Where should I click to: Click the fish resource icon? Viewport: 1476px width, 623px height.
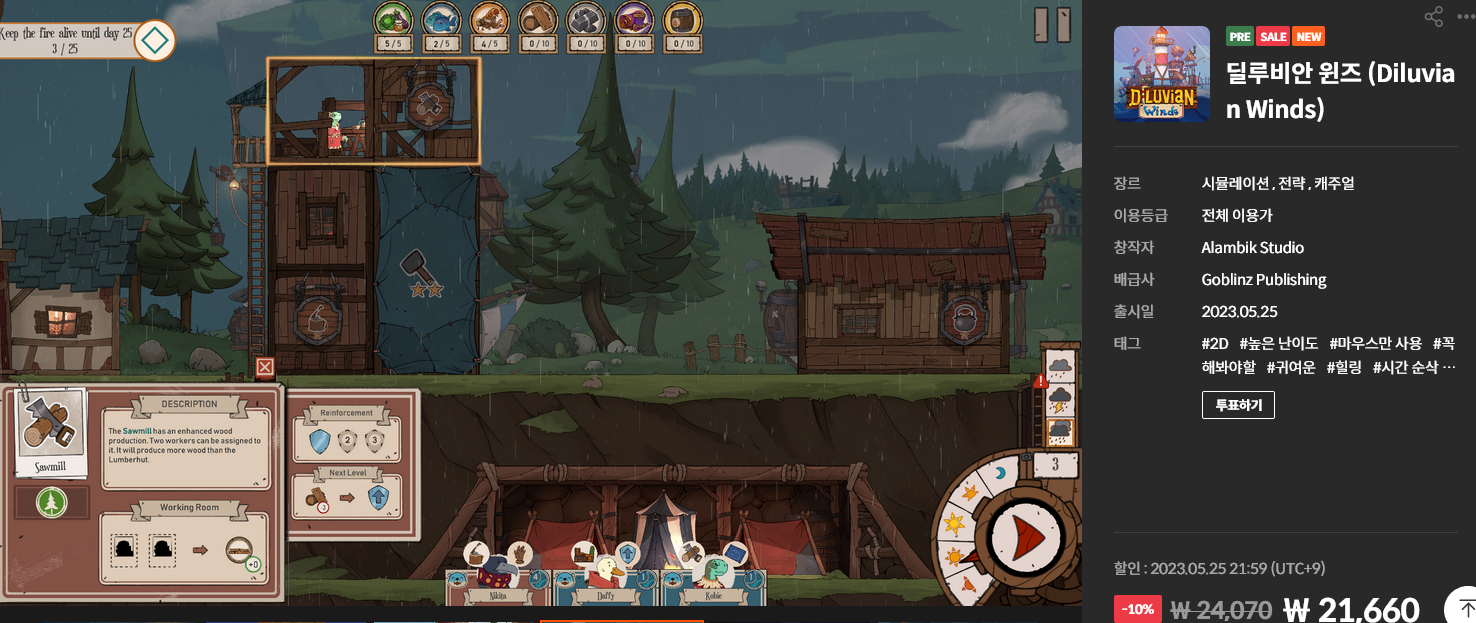[441, 18]
